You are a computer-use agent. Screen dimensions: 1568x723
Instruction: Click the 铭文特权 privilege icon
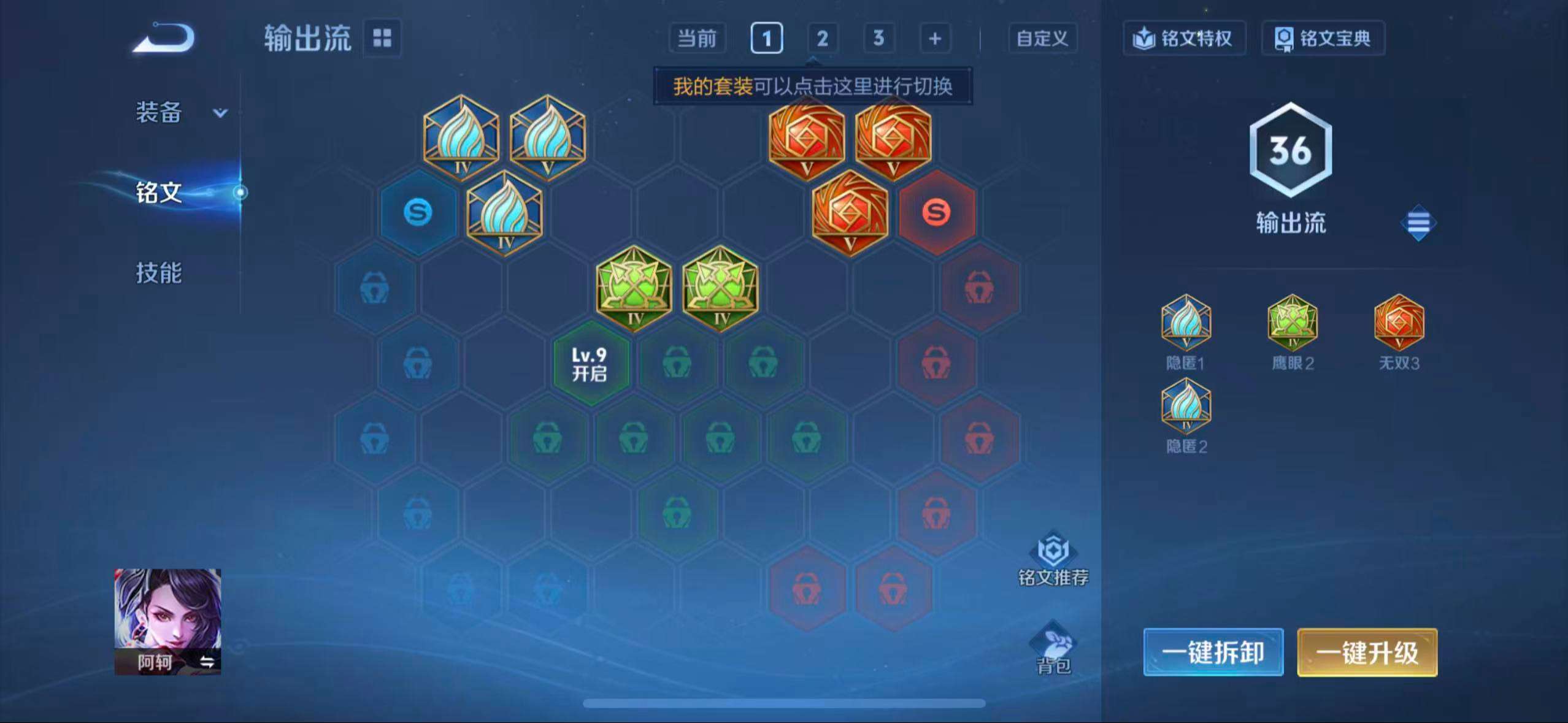(x=1184, y=38)
